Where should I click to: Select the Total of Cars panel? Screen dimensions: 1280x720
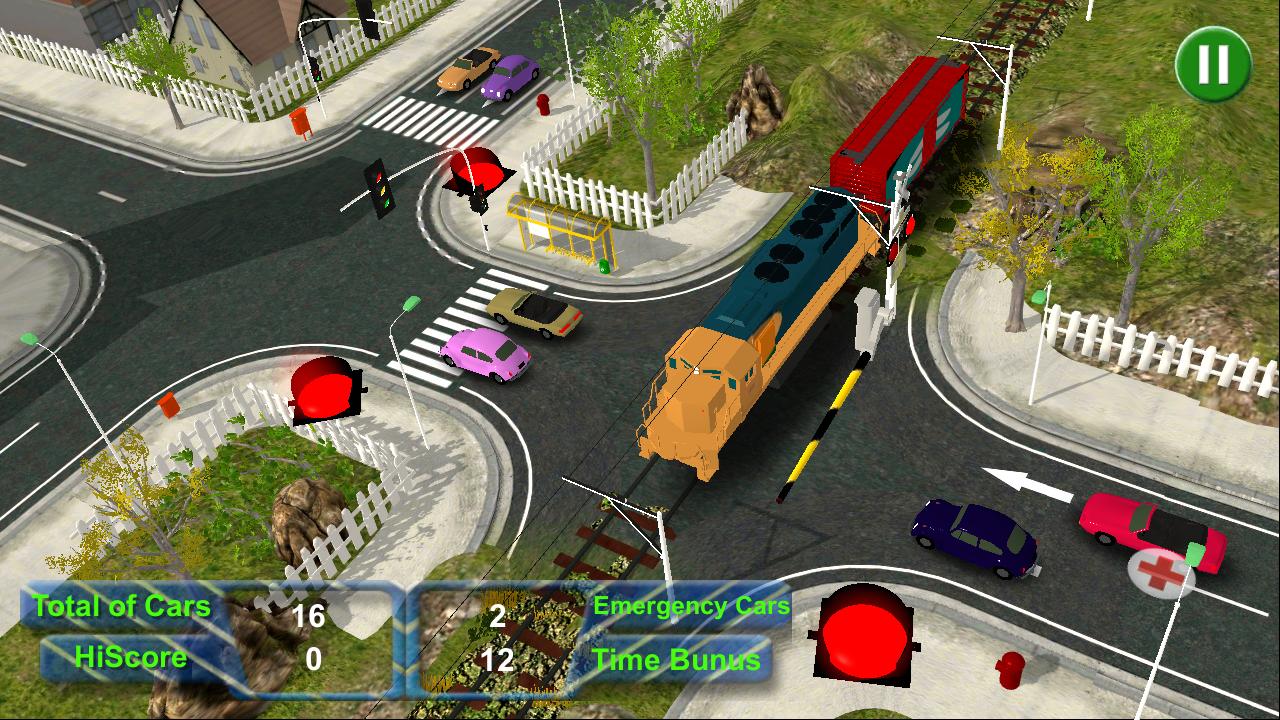pos(120,606)
